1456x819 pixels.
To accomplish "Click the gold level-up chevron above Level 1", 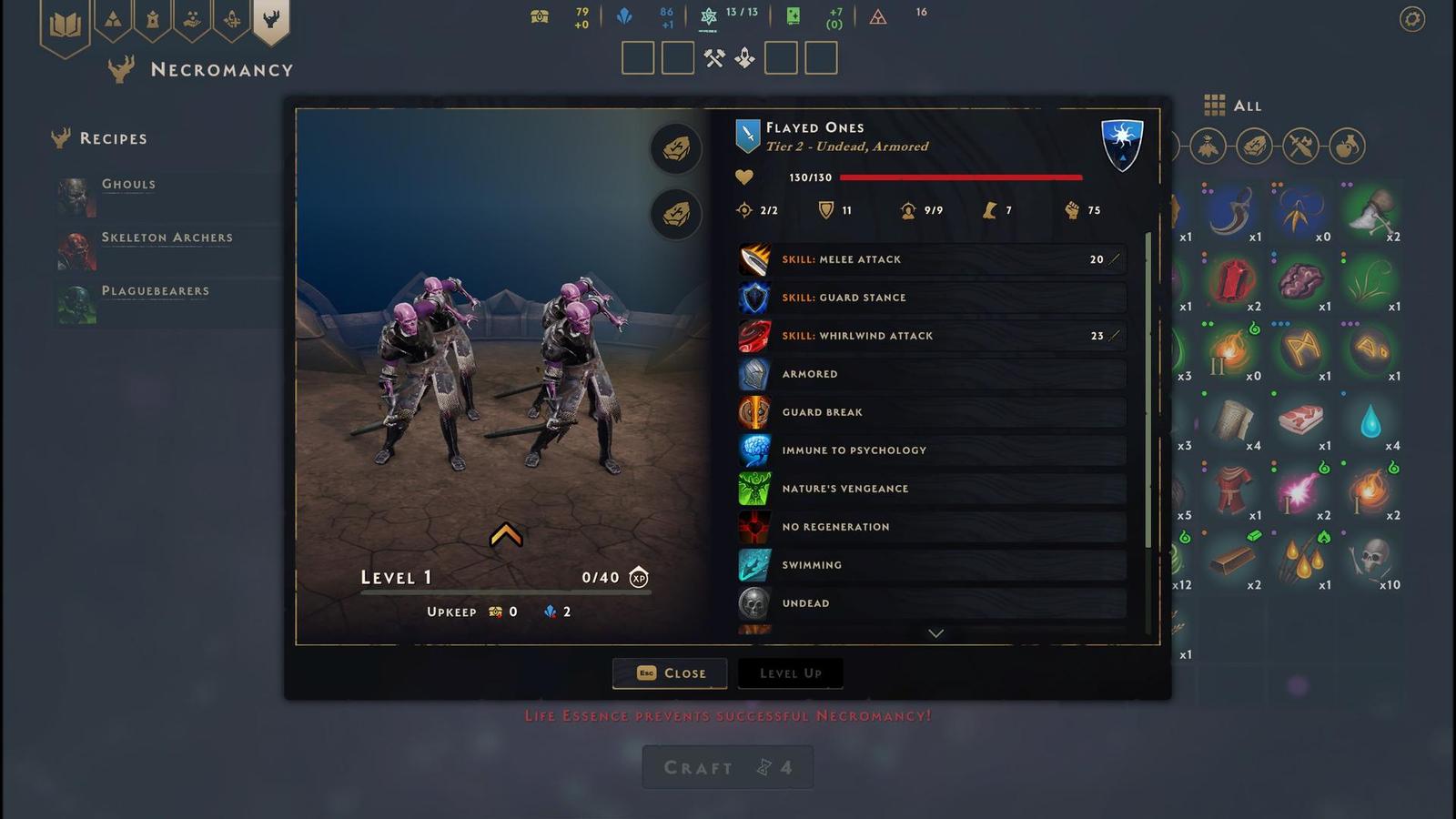I will click(x=507, y=535).
